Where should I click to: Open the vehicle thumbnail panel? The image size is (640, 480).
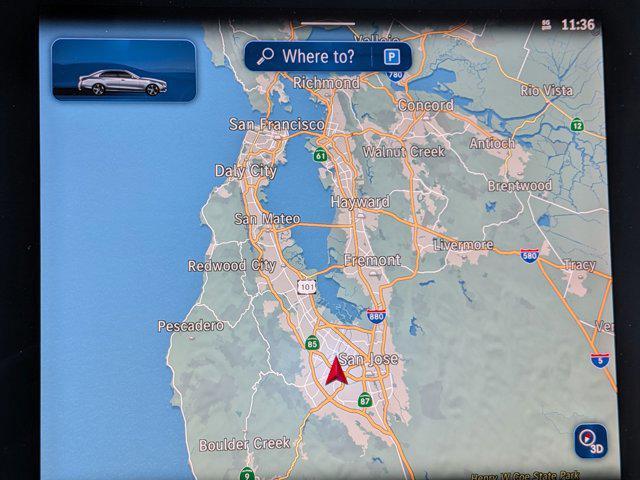point(124,70)
